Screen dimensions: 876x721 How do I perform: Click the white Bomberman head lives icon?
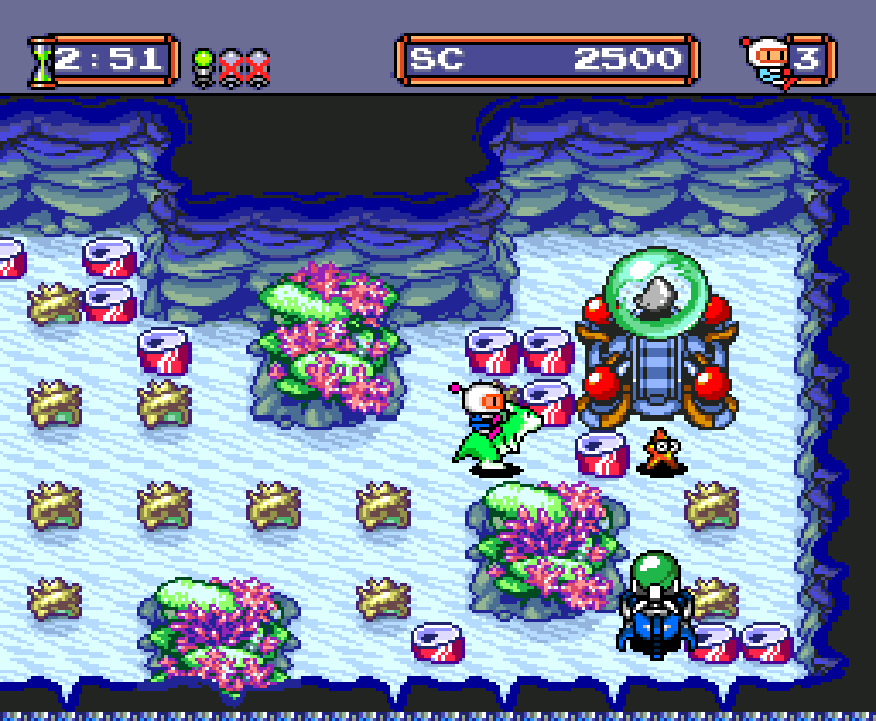click(766, 62)
